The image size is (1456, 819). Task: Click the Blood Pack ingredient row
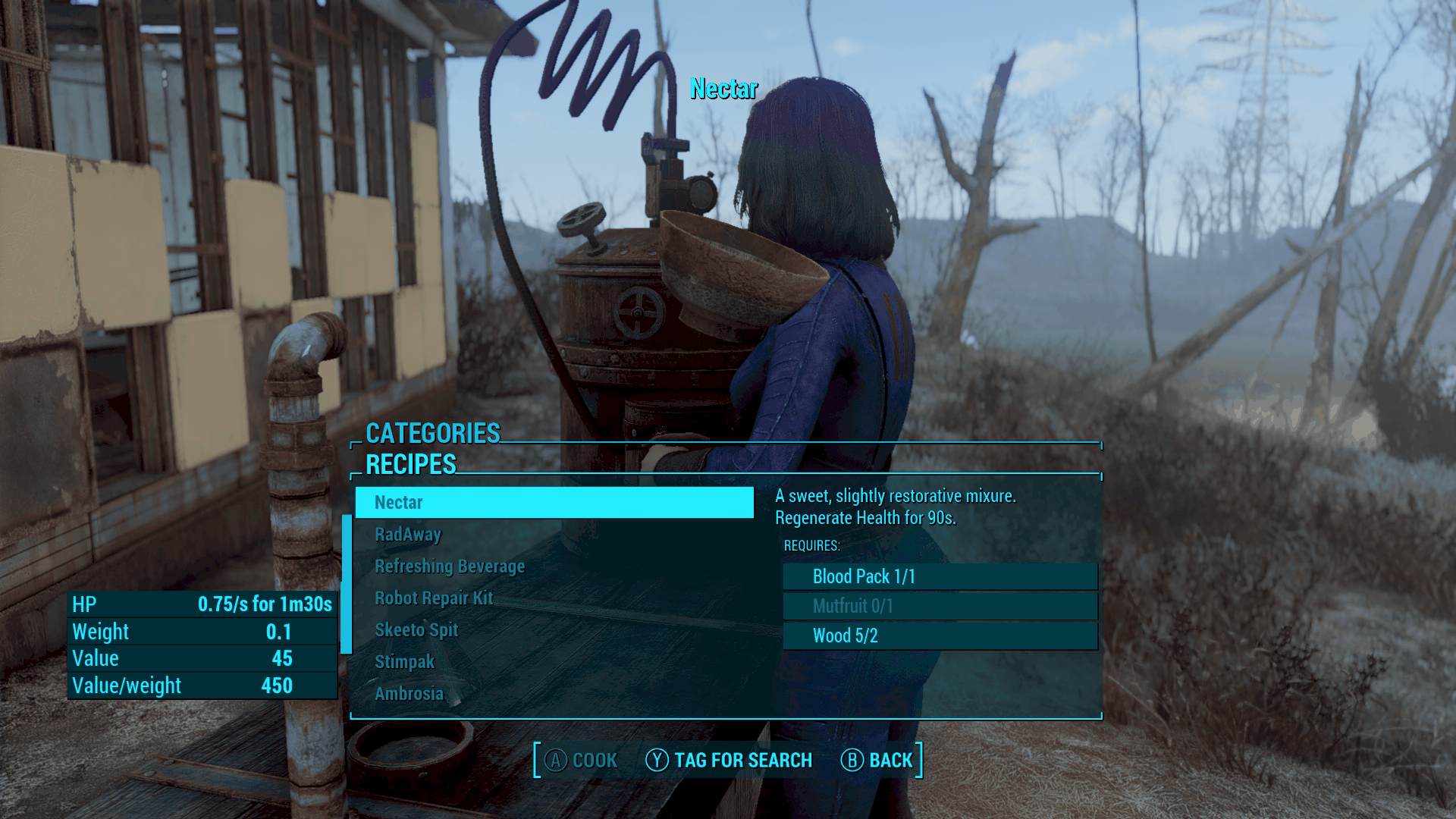940,576
